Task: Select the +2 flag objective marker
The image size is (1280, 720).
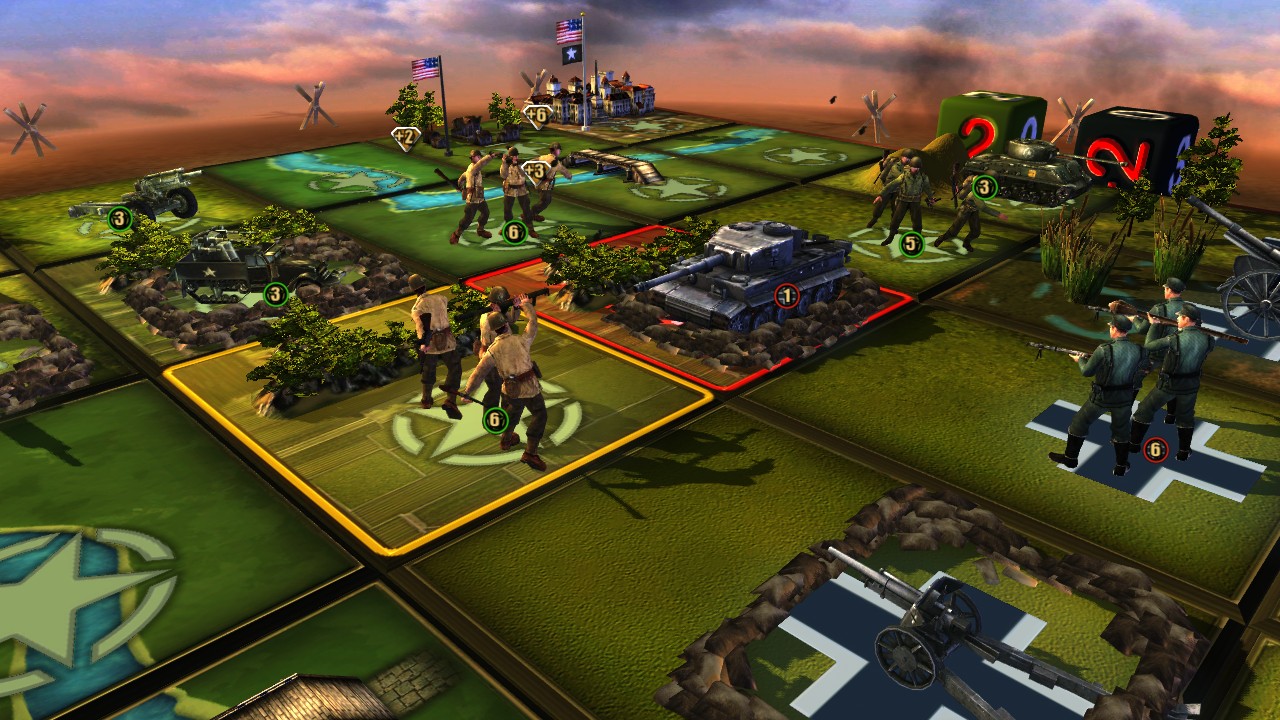Action: point(406,137)
